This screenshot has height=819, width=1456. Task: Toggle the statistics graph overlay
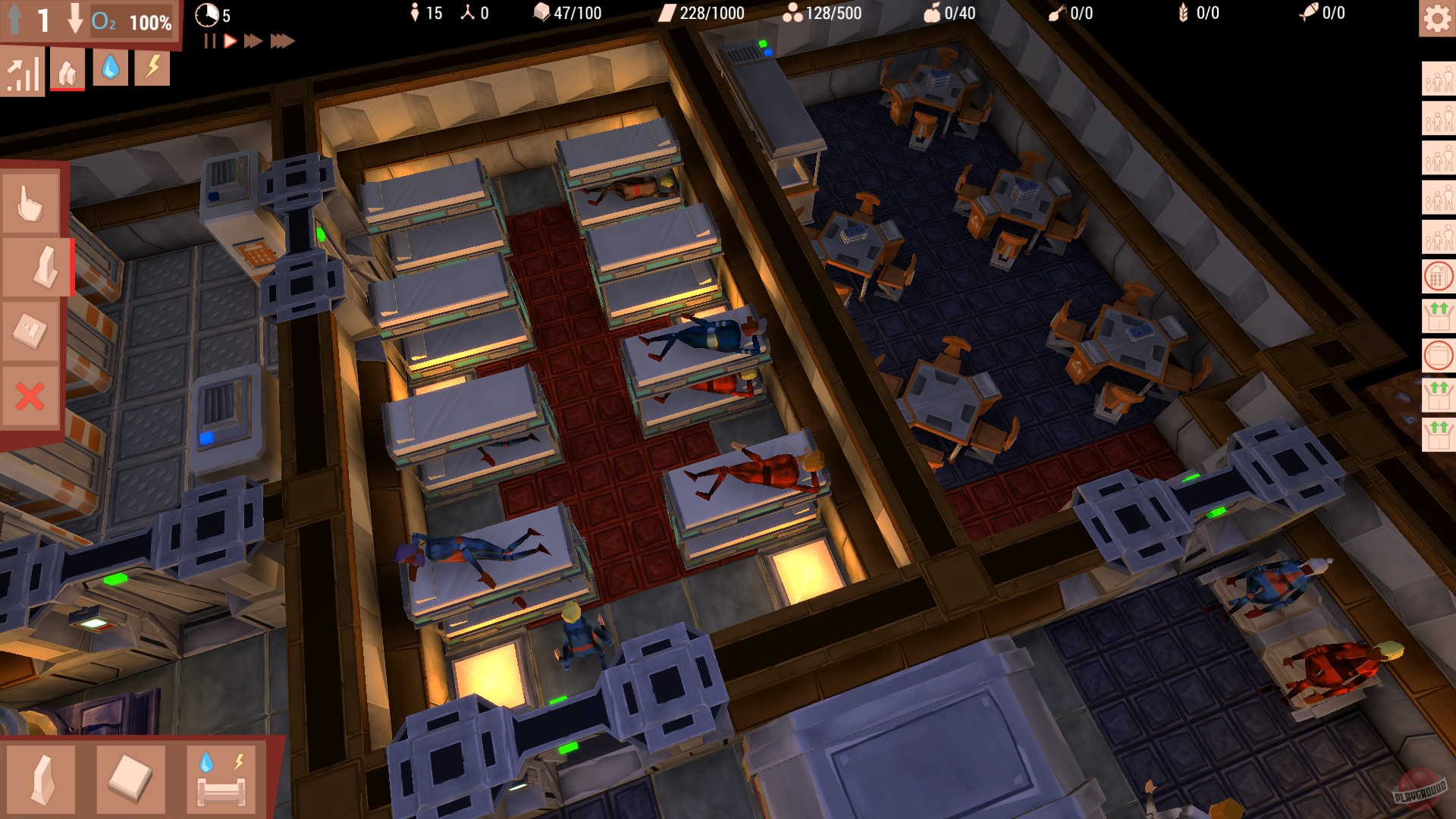[x=23, y=71]
